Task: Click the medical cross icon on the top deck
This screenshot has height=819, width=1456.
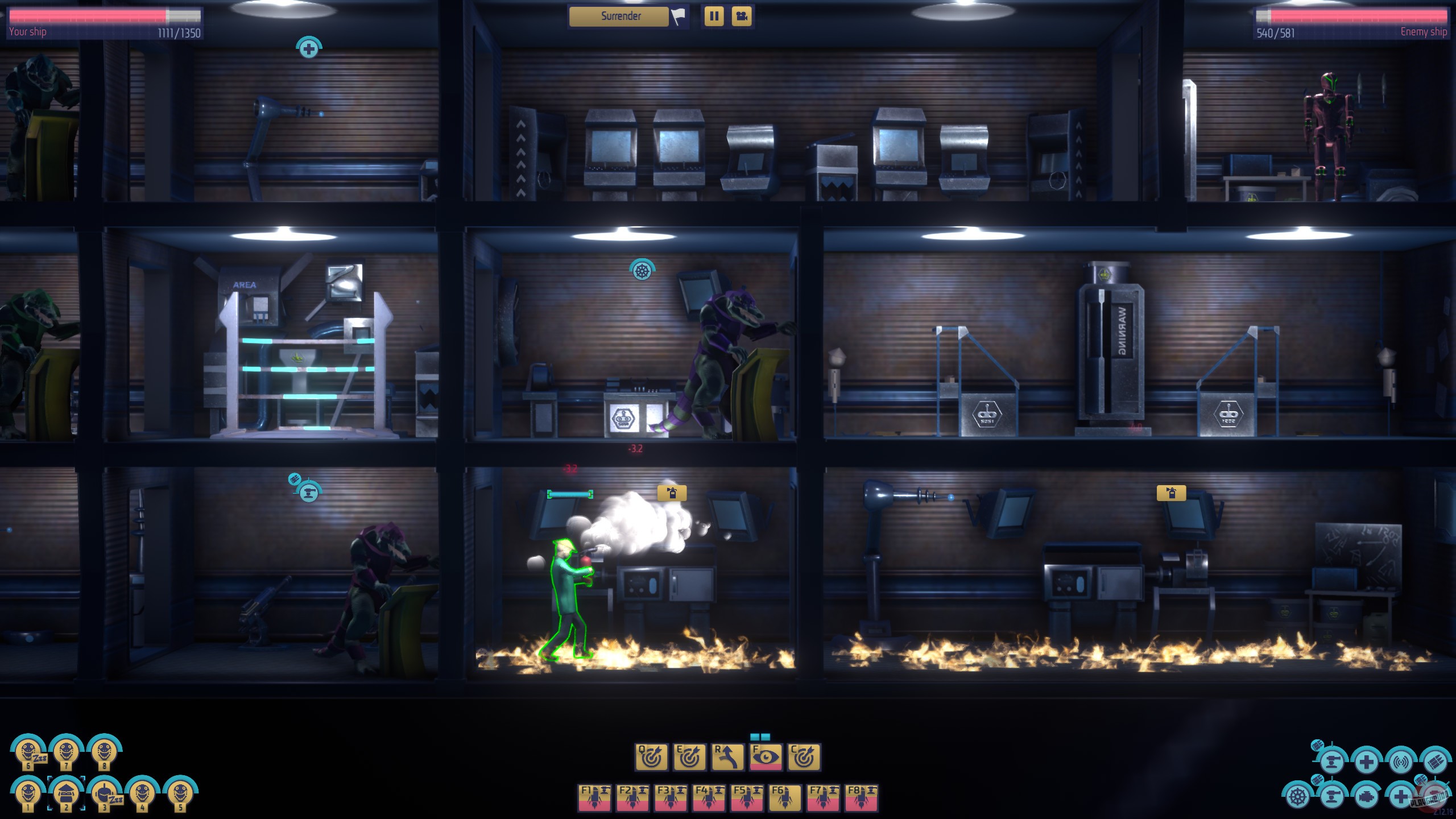Action: click(x=308, y=50)
